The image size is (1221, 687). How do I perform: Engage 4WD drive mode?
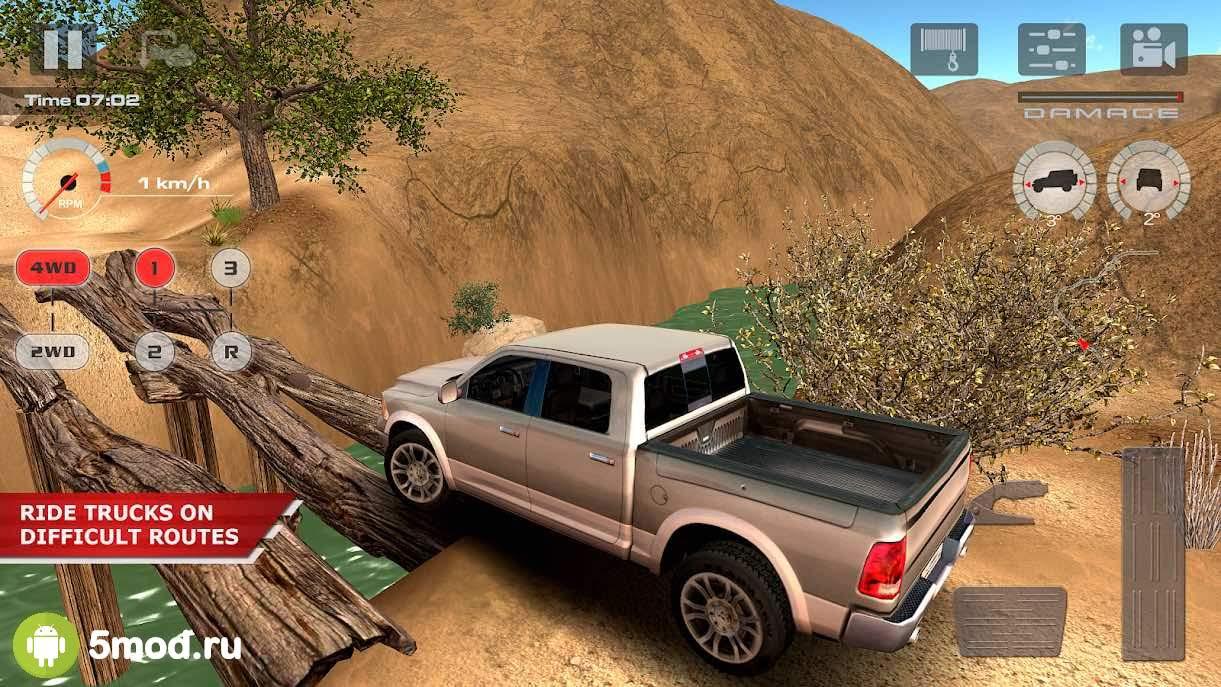point(52,268)
